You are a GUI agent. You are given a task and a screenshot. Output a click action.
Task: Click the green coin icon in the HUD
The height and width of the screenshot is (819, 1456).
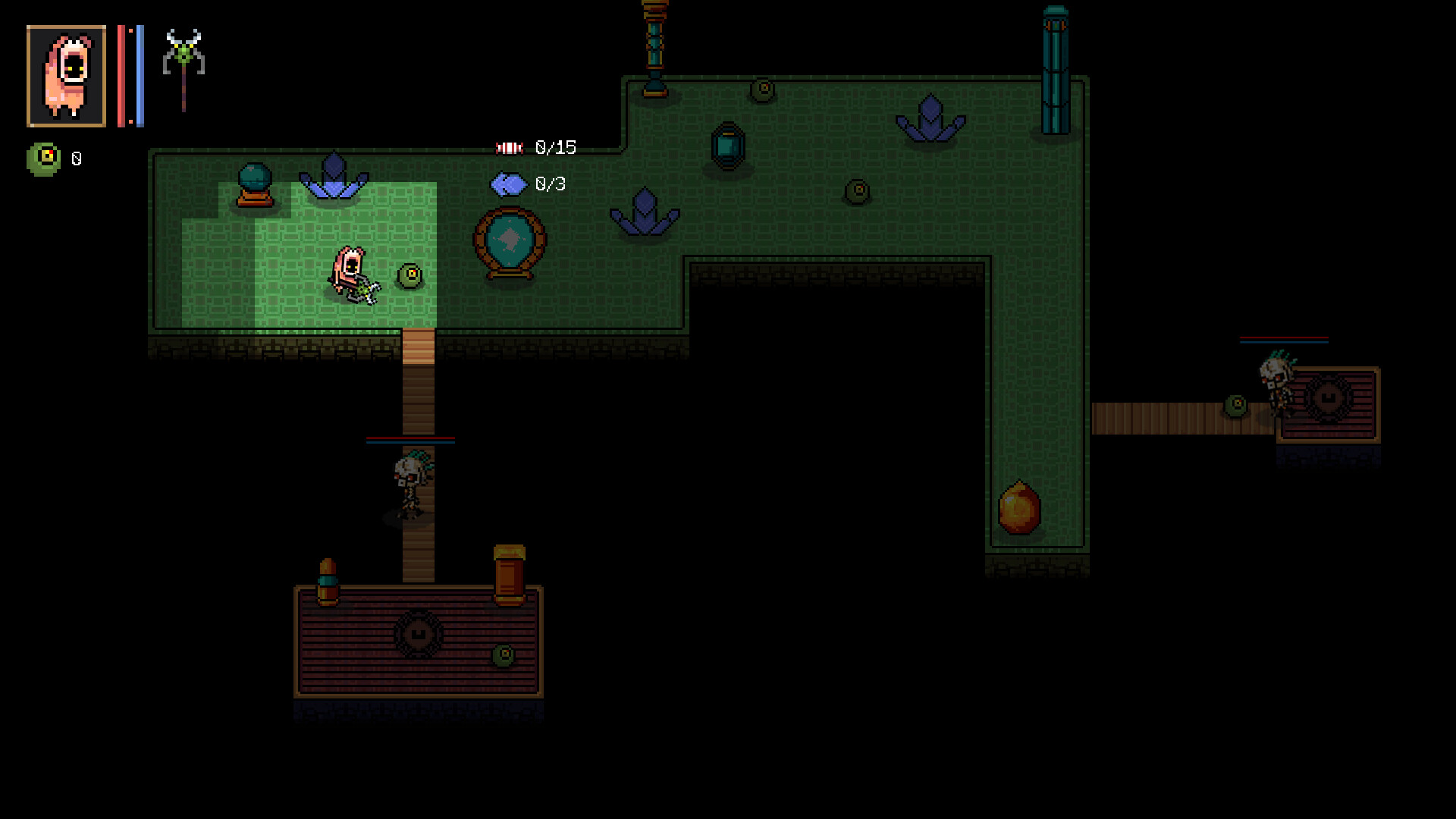42,158
